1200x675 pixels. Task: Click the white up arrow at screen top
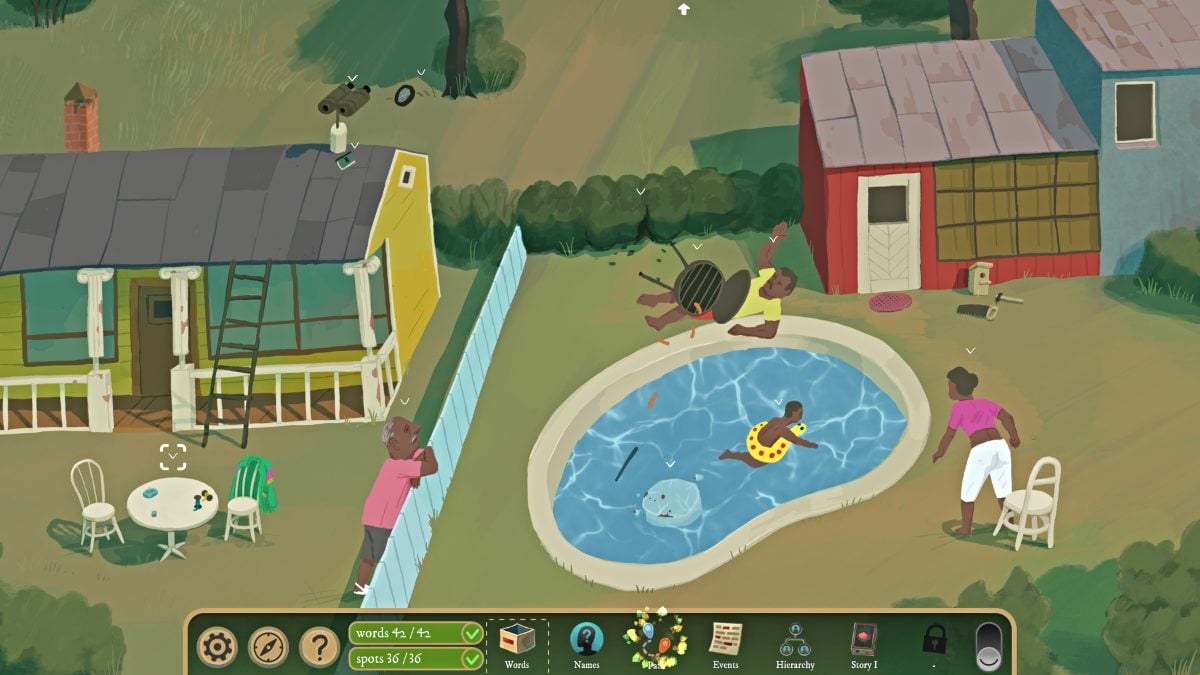684,9
